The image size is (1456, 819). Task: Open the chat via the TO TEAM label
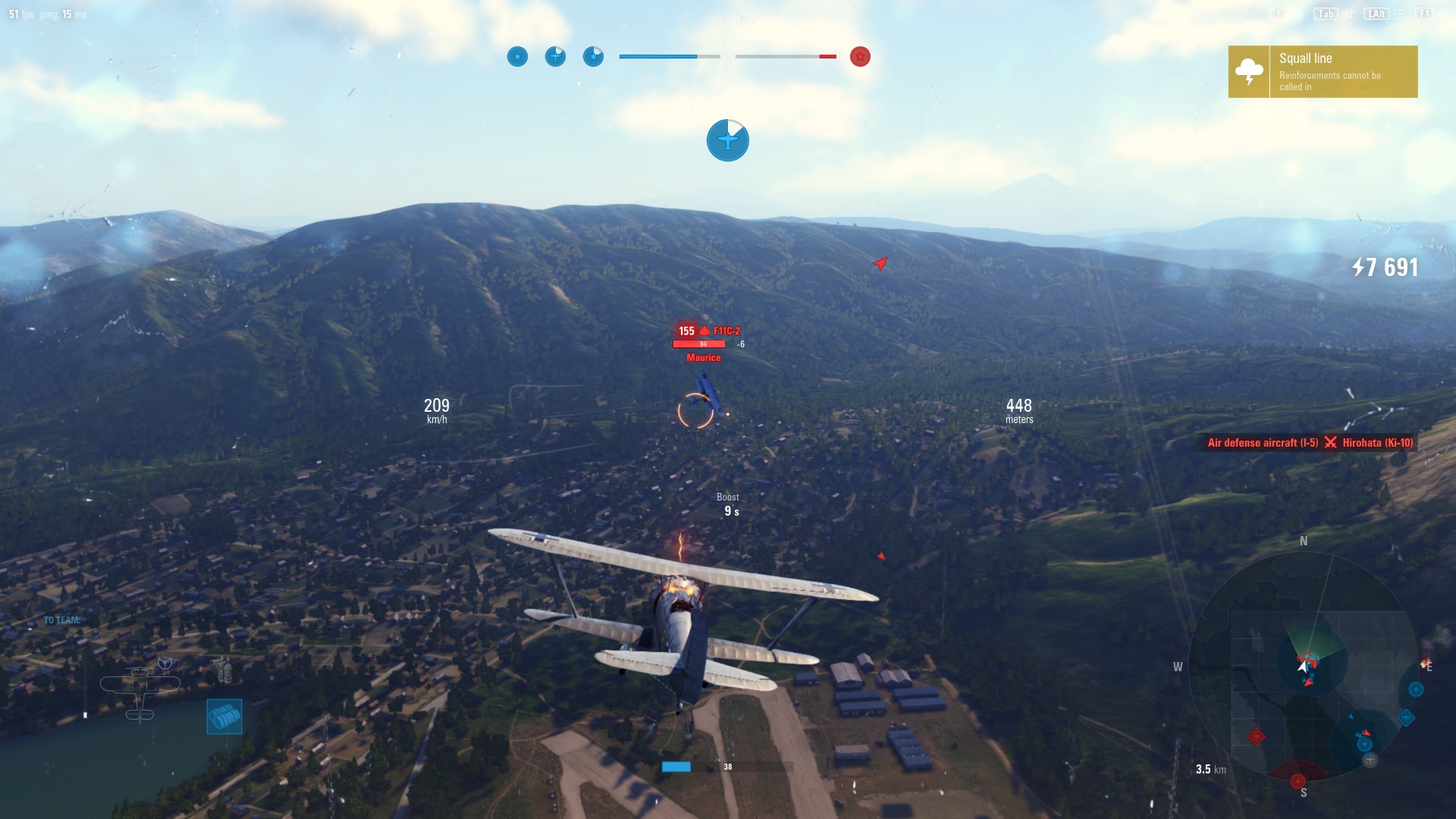point(61,620)
